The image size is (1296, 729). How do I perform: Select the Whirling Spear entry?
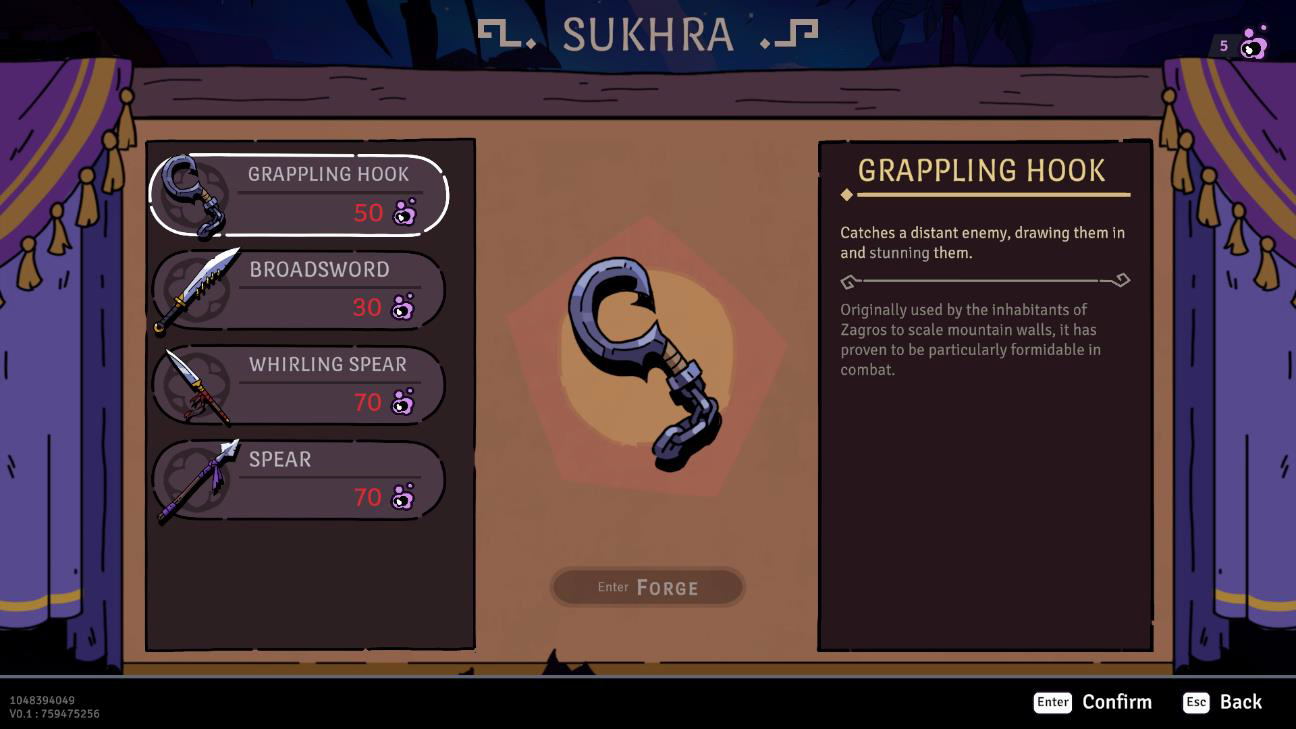(x=300, y=385)
